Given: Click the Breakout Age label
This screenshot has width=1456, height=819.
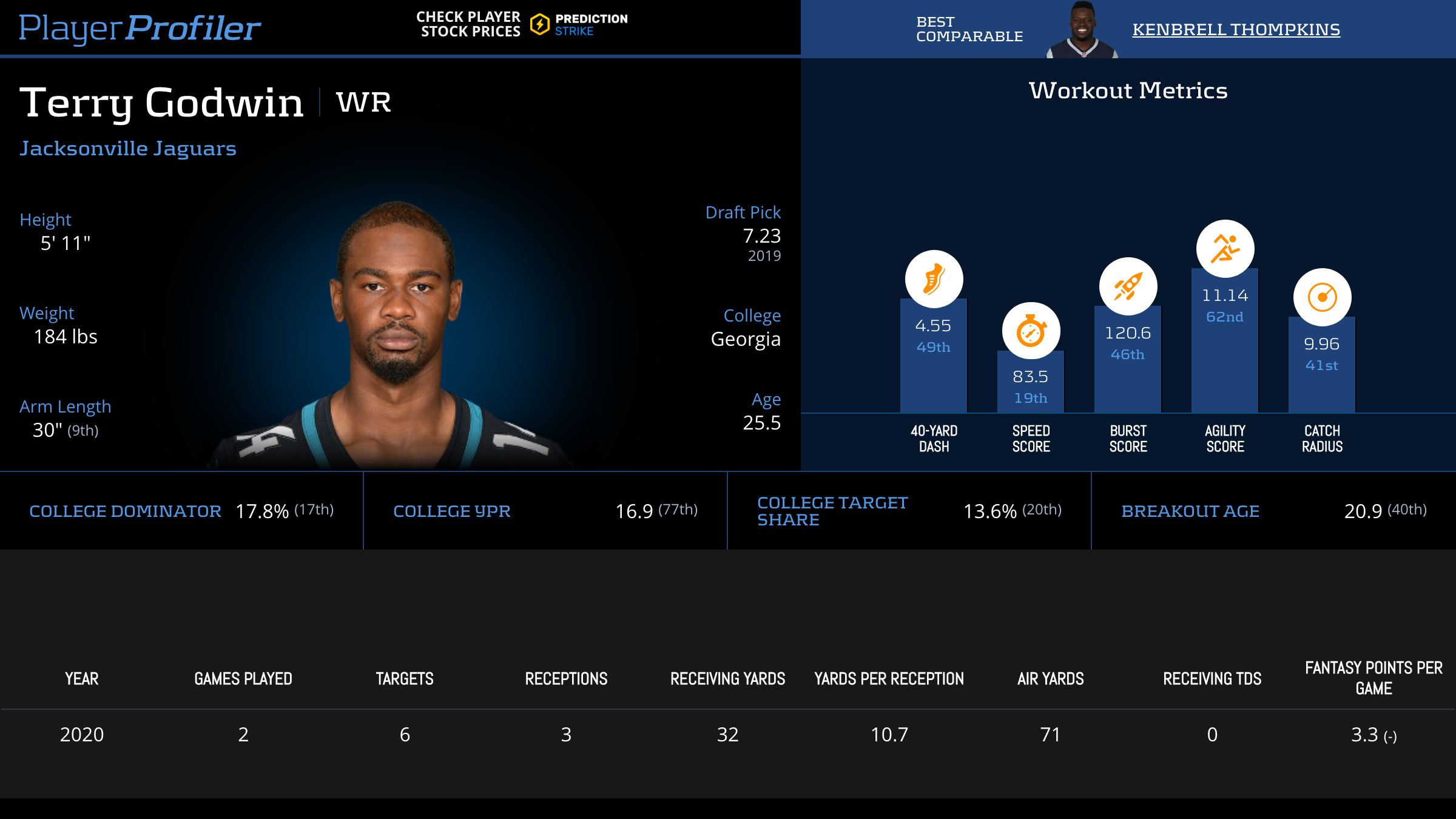Looking at the screenshot, I should click(1190, 511).
